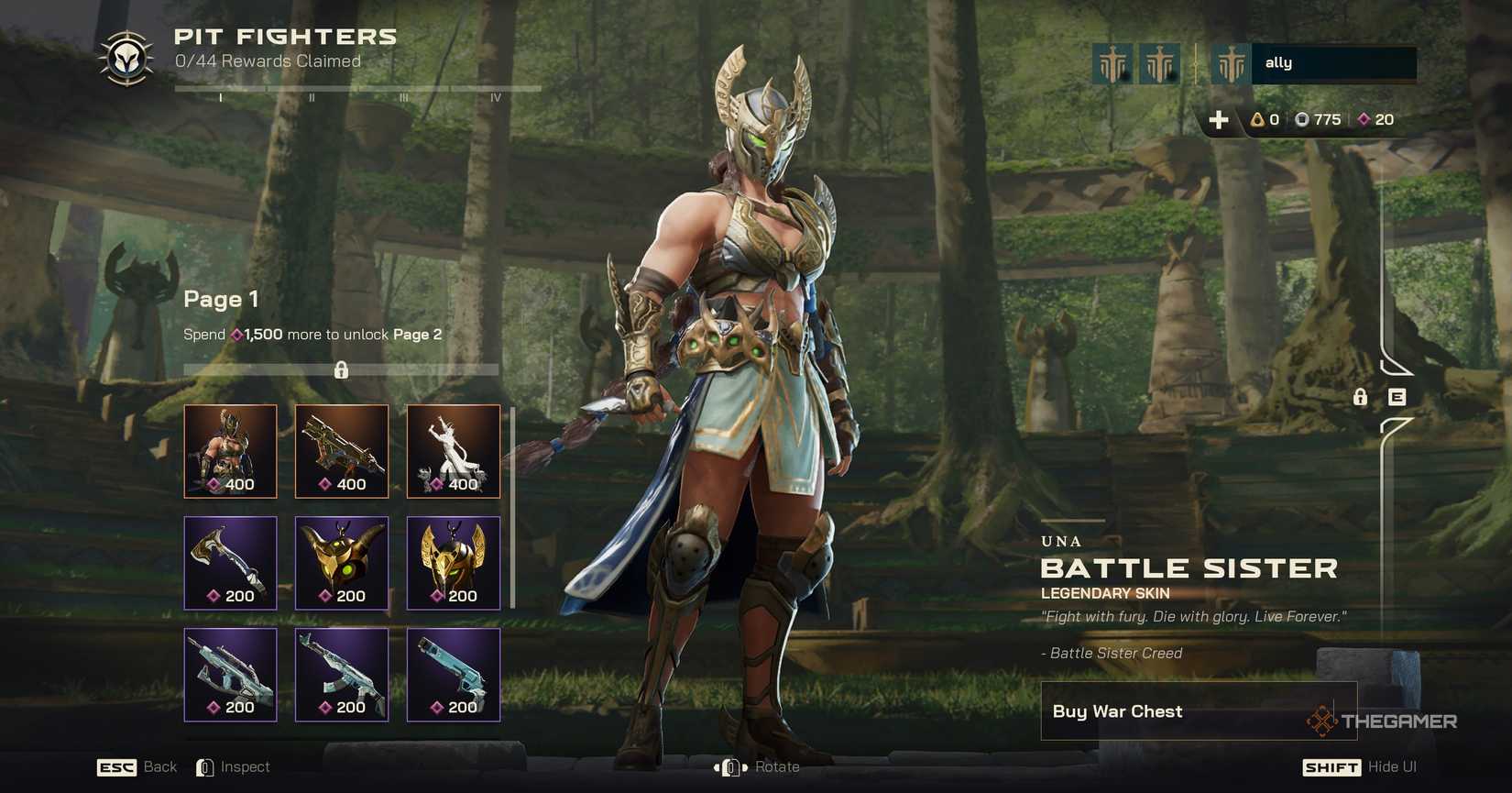Click the Page 1 progress bar lock
The width and height of the screenshot is (1512, 793).
342,369
